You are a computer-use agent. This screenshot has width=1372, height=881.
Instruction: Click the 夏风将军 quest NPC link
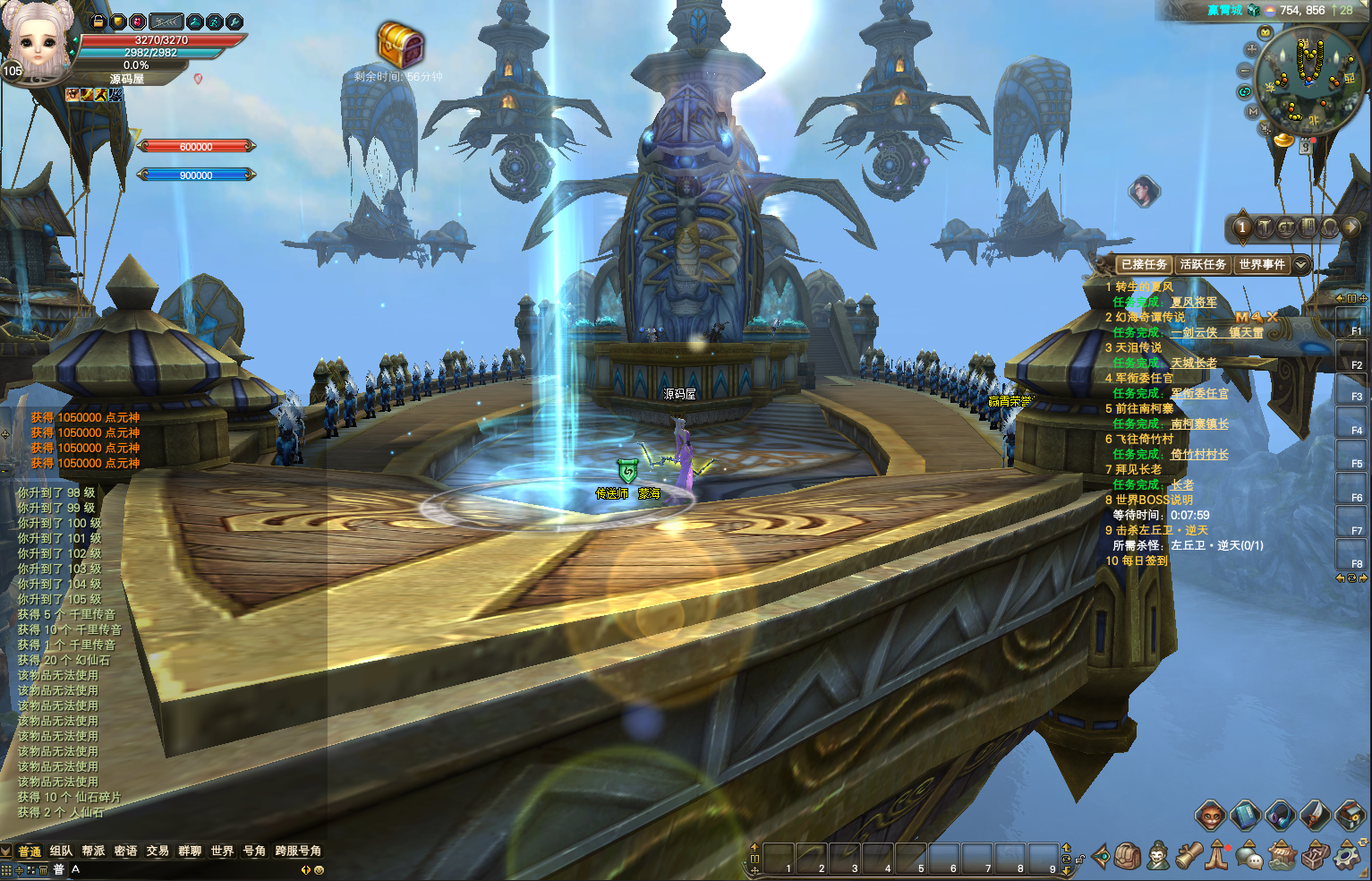click(x=1194, y=303)
